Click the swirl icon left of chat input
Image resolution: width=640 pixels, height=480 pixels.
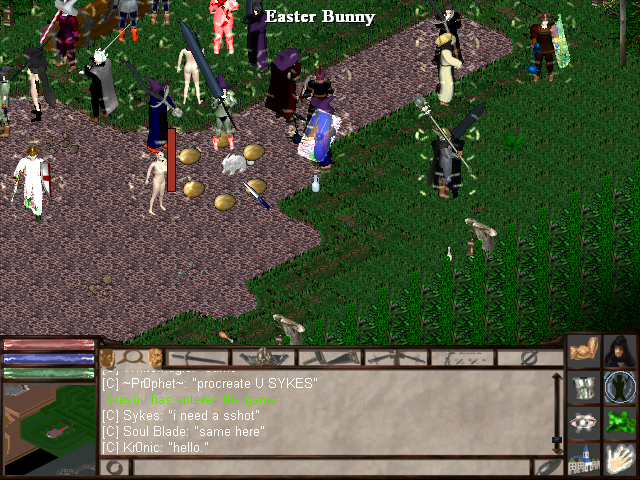coord(113,467)
